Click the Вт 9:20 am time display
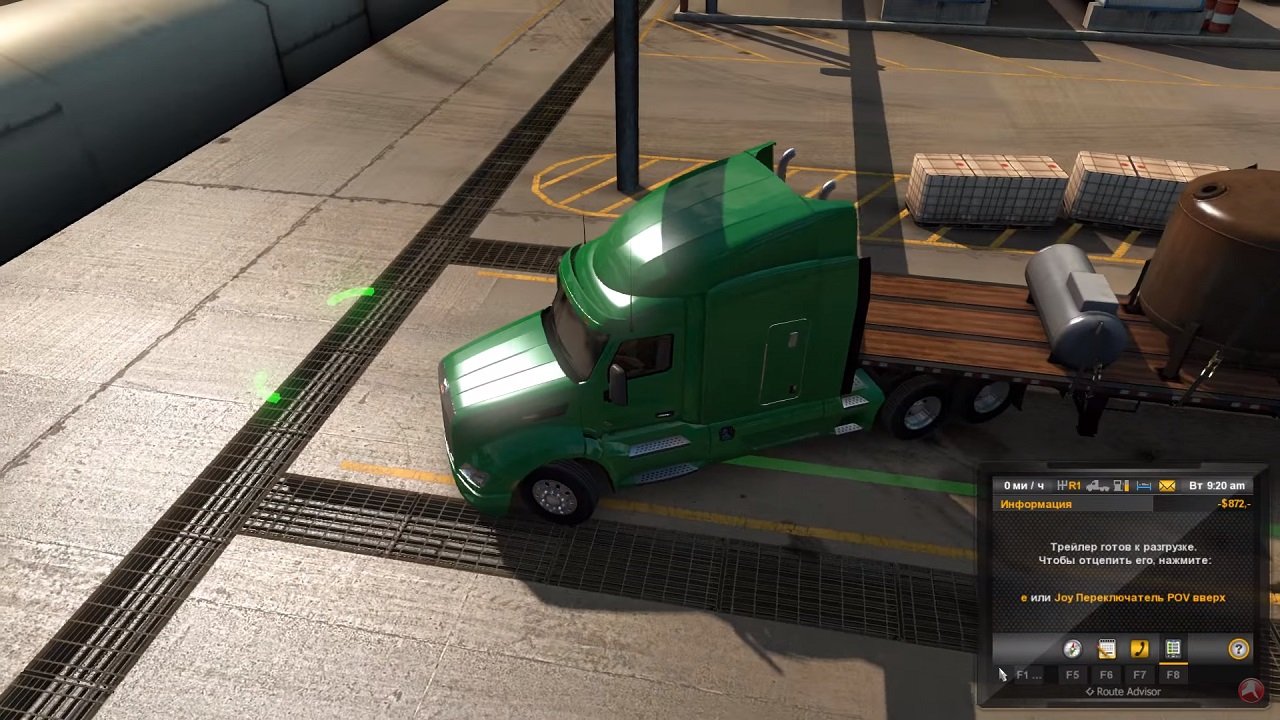 pos(1217,485)
